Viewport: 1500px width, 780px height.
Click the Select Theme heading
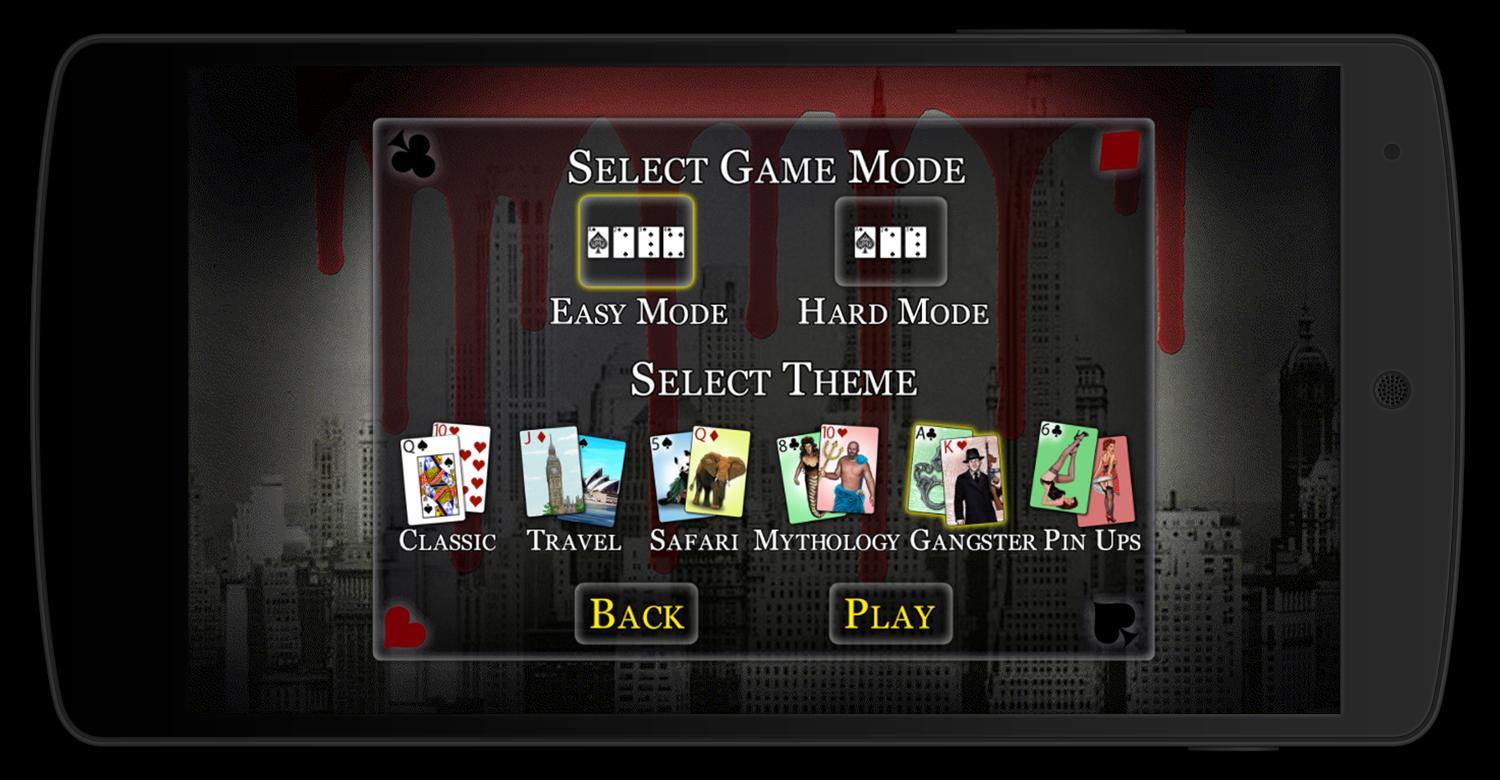[773, 381]
